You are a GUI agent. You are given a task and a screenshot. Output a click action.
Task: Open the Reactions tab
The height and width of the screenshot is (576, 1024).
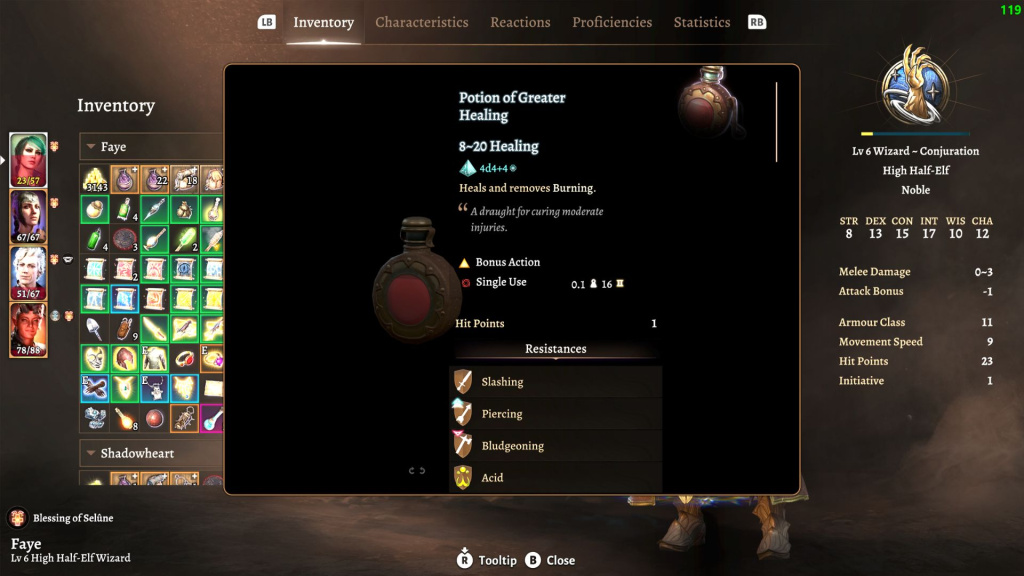coord(520,22)
